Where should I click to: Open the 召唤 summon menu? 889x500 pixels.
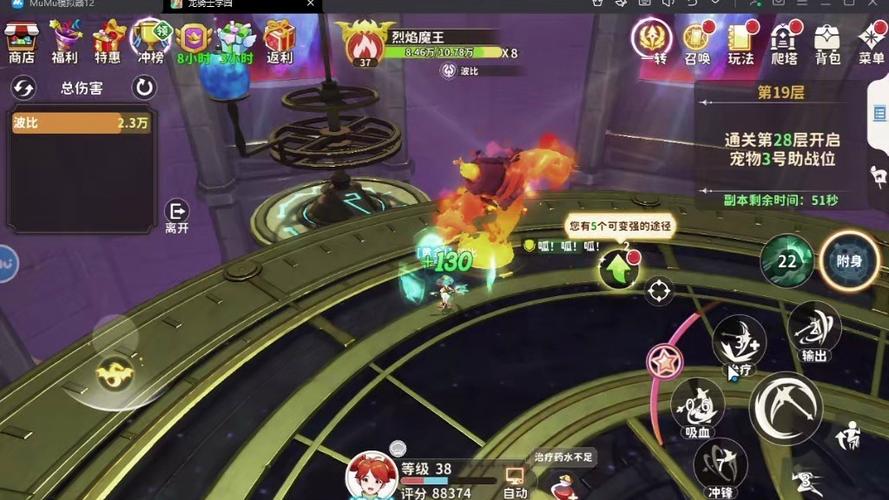pos(697,40)
